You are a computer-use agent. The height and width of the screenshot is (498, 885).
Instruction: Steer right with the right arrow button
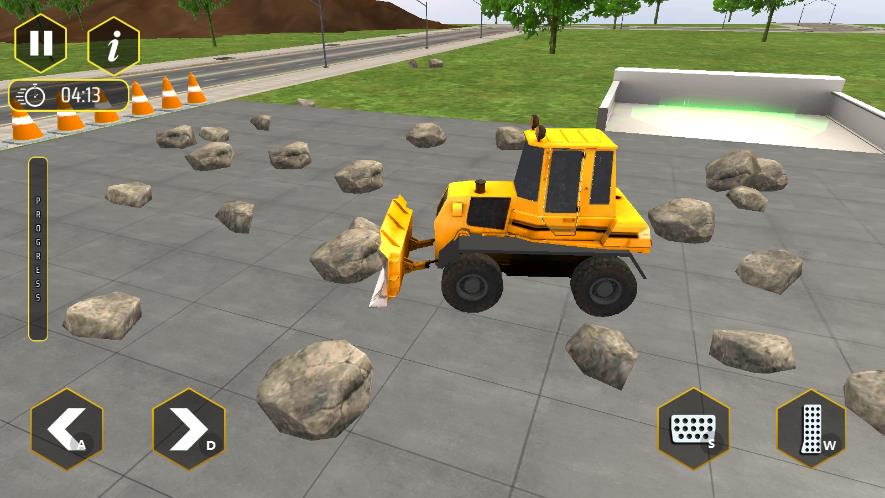188,430
